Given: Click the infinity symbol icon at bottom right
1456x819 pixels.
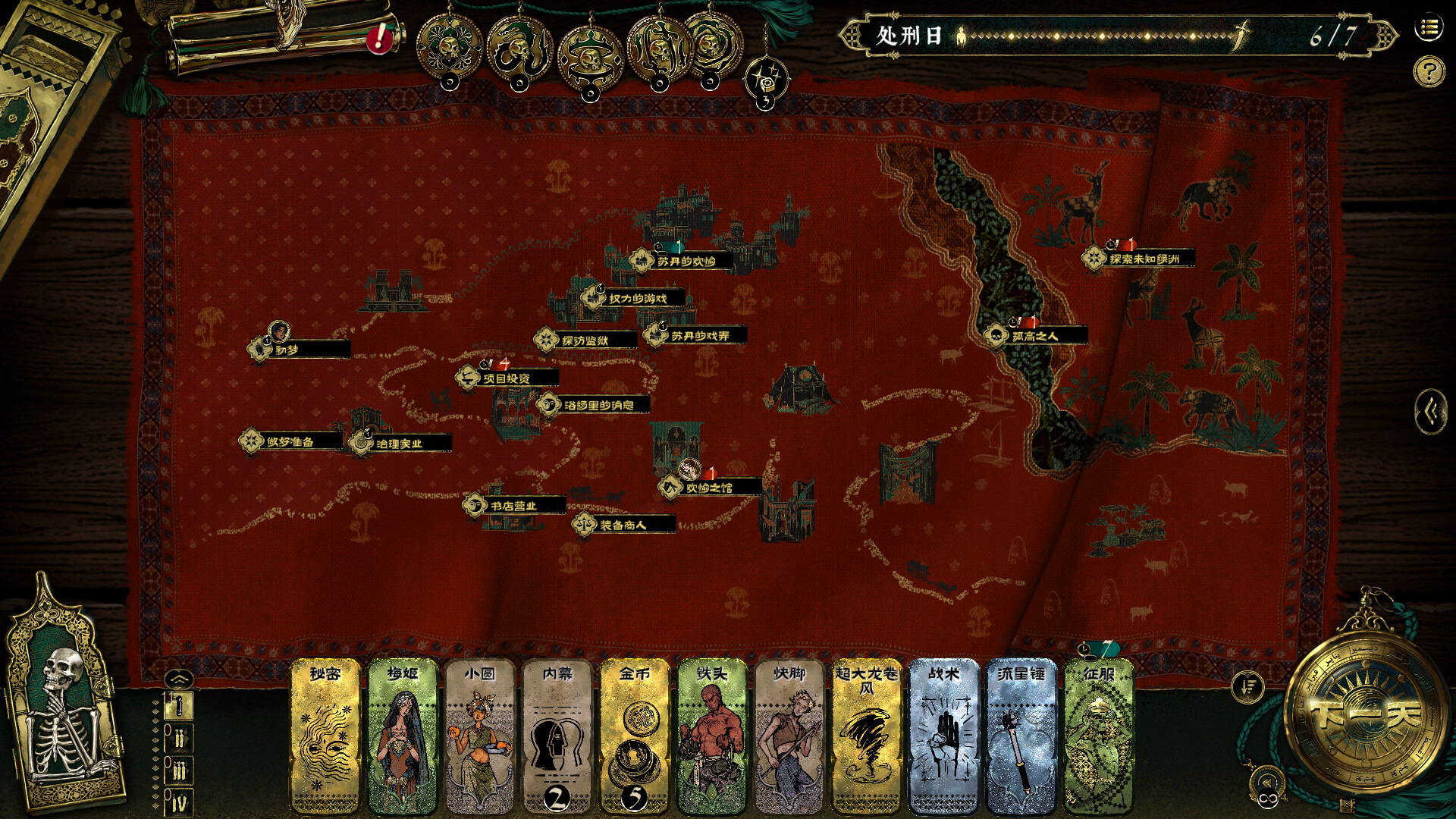Looking at the screenshot, I should point(1268,799).
